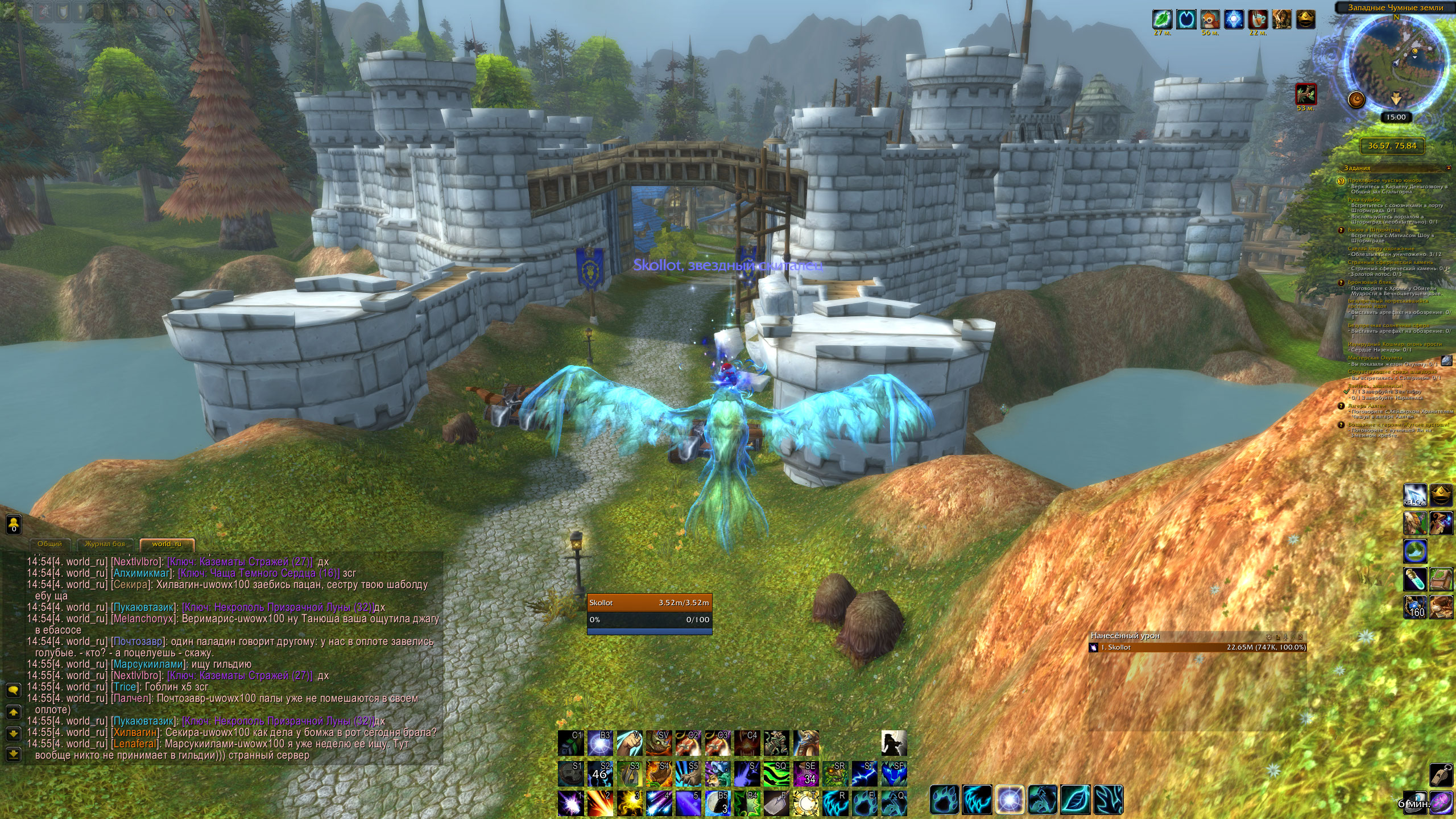
Task: Click the green leaf buff icon
Action: 1162,19
